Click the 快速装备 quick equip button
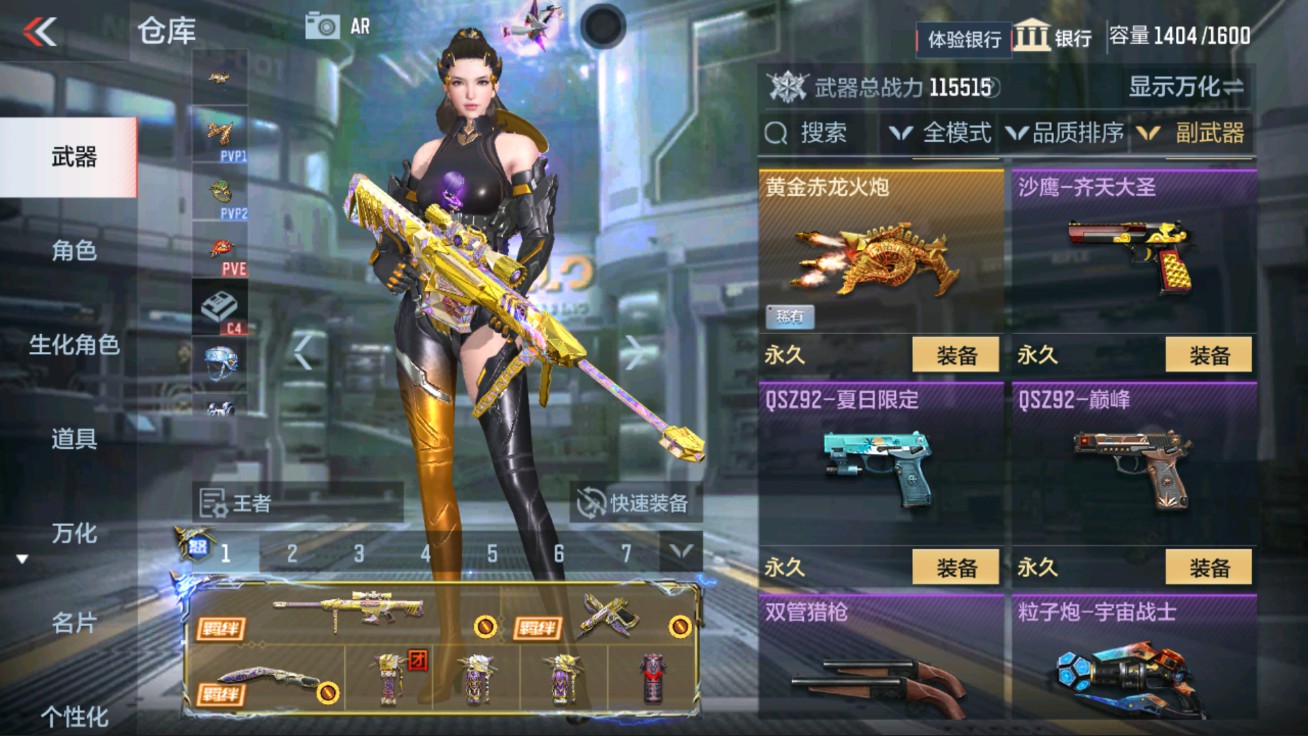 640,504
